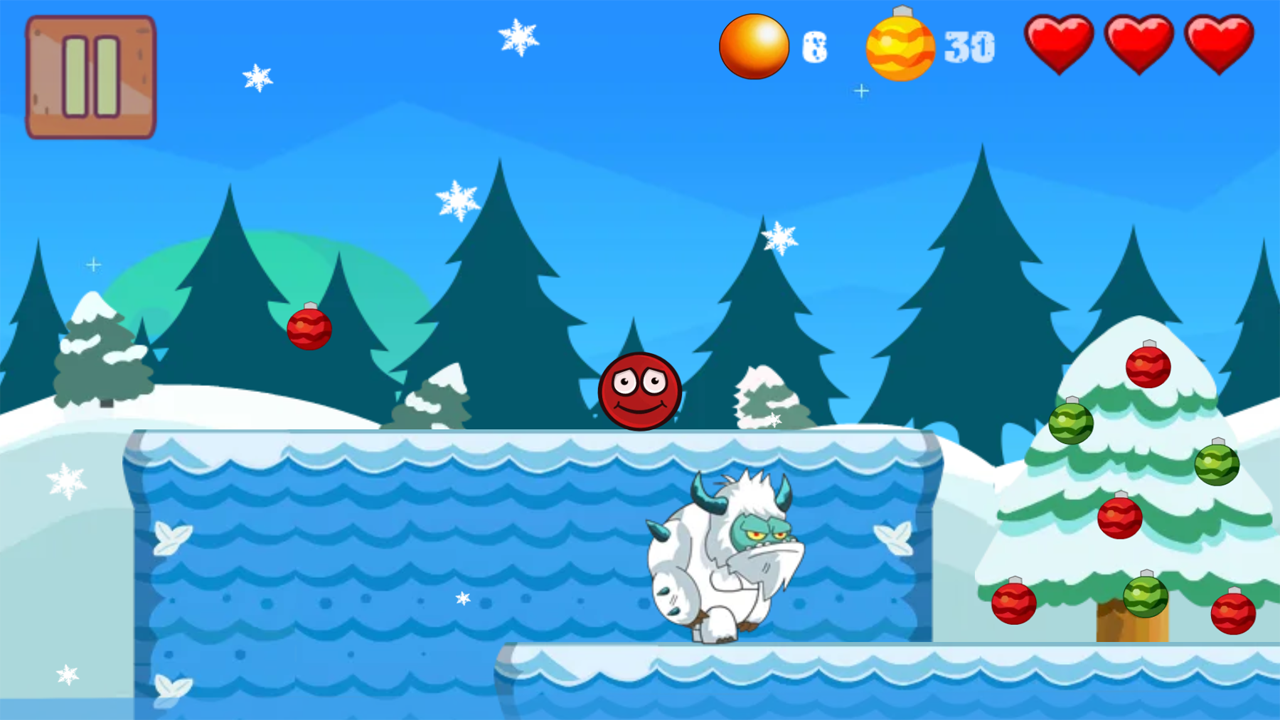1280x720 pixels.
Task: Click the green ornament at the tree base
Action: 1148,595
